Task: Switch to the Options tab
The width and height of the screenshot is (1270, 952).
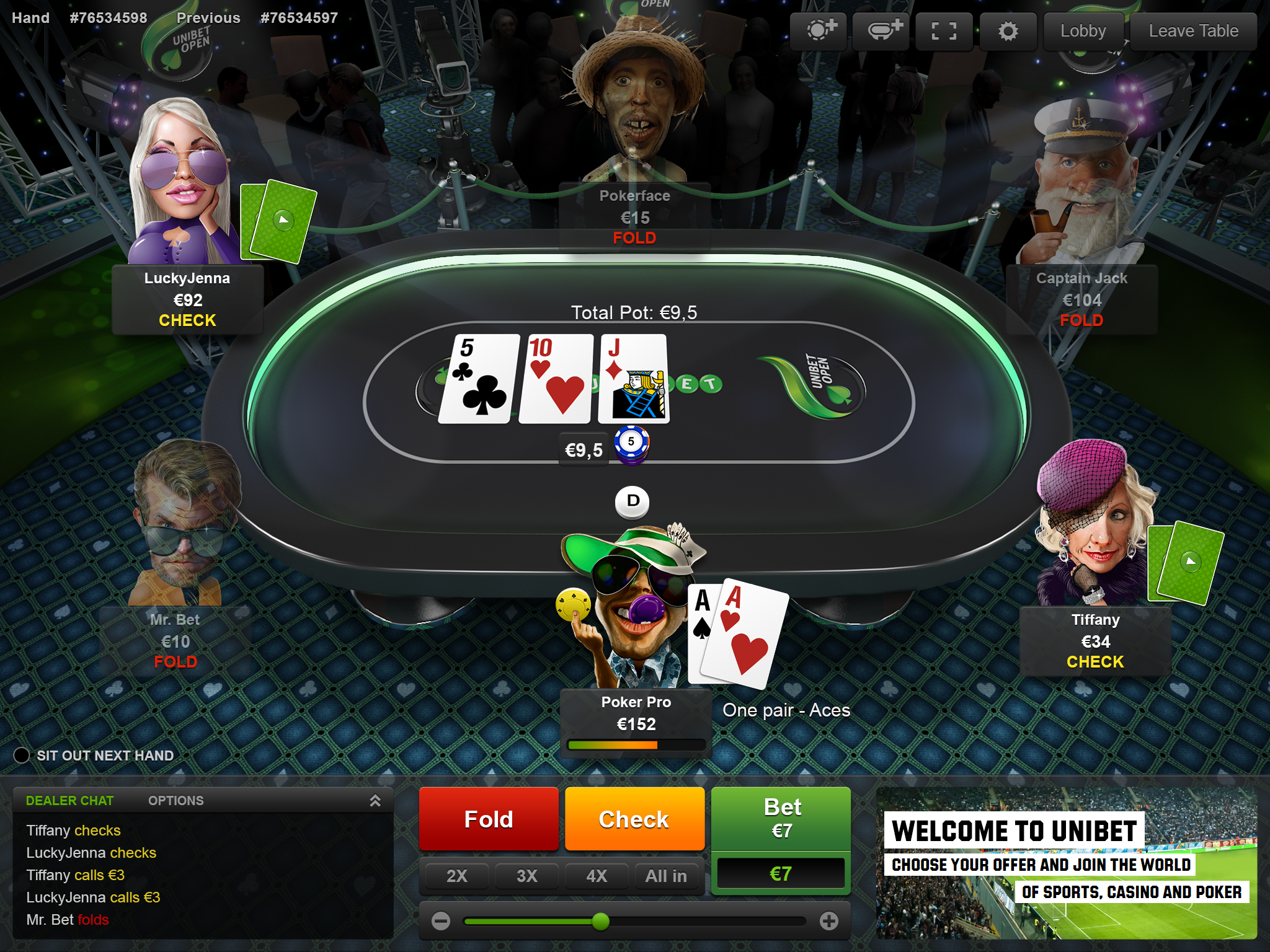Action: [175, 801]
